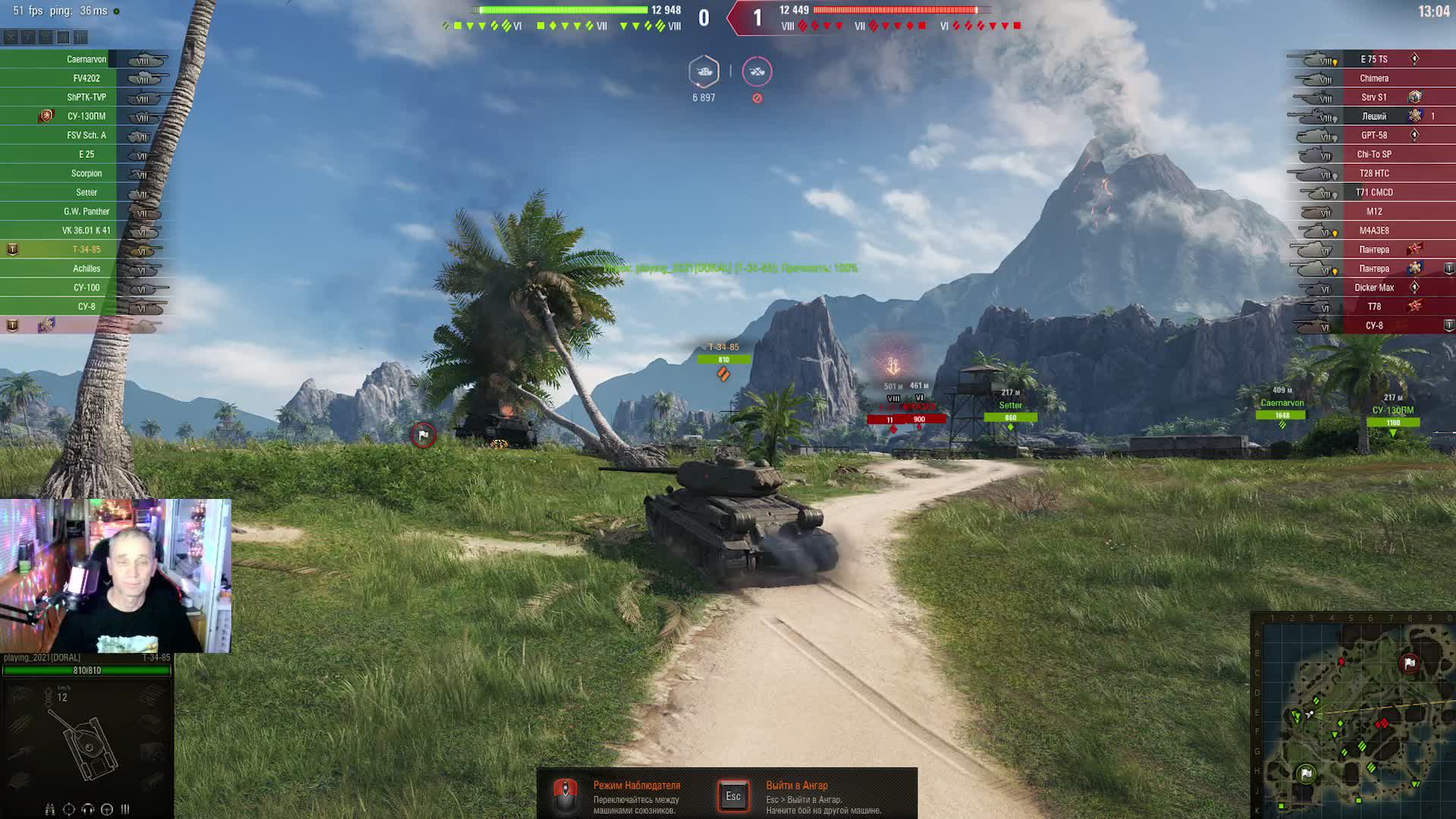Pick VK 36.01 K 41 list row
The image size is (1456, 819).
[86, 231]
